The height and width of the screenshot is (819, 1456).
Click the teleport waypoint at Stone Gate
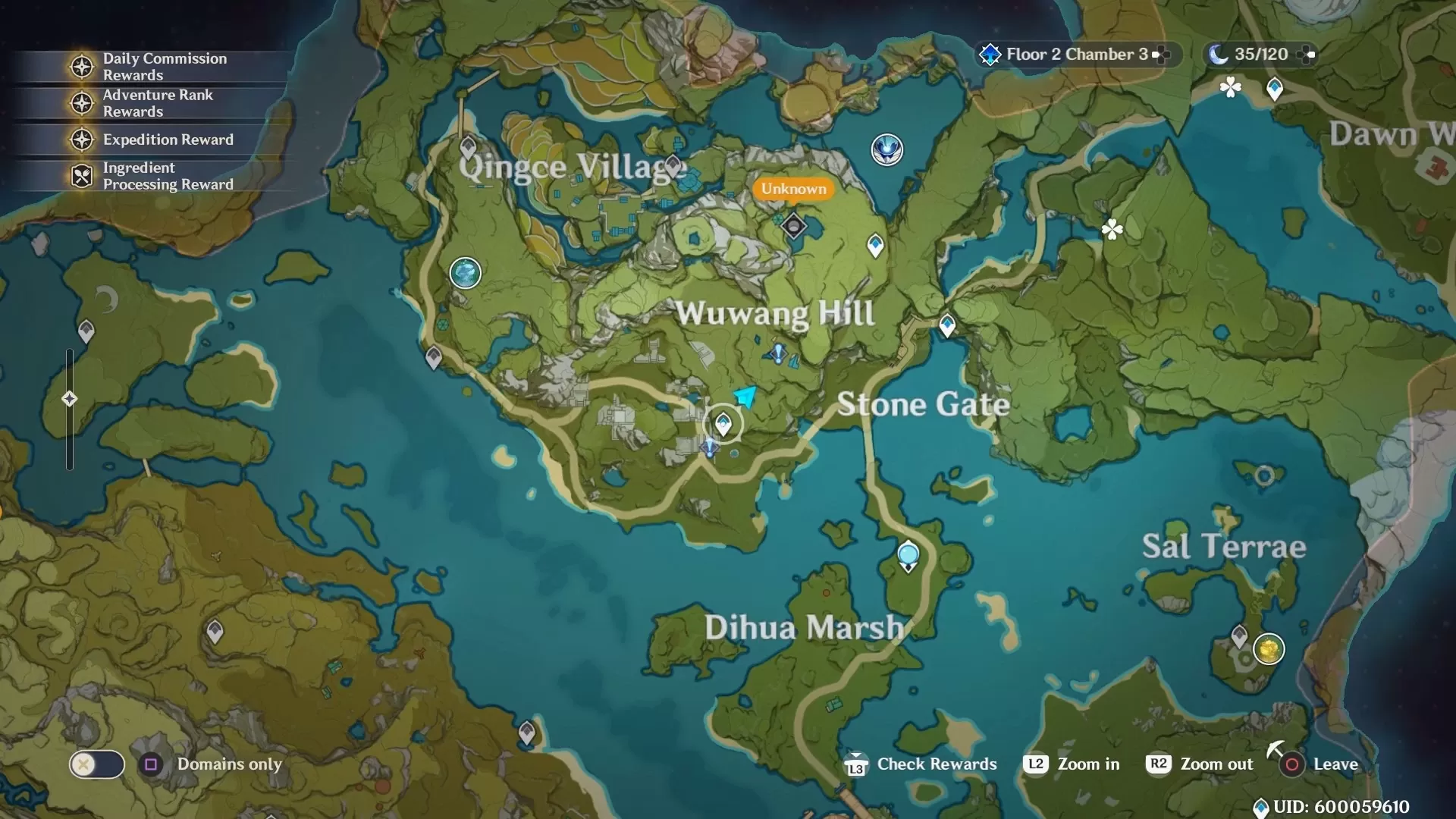(946, 325)
